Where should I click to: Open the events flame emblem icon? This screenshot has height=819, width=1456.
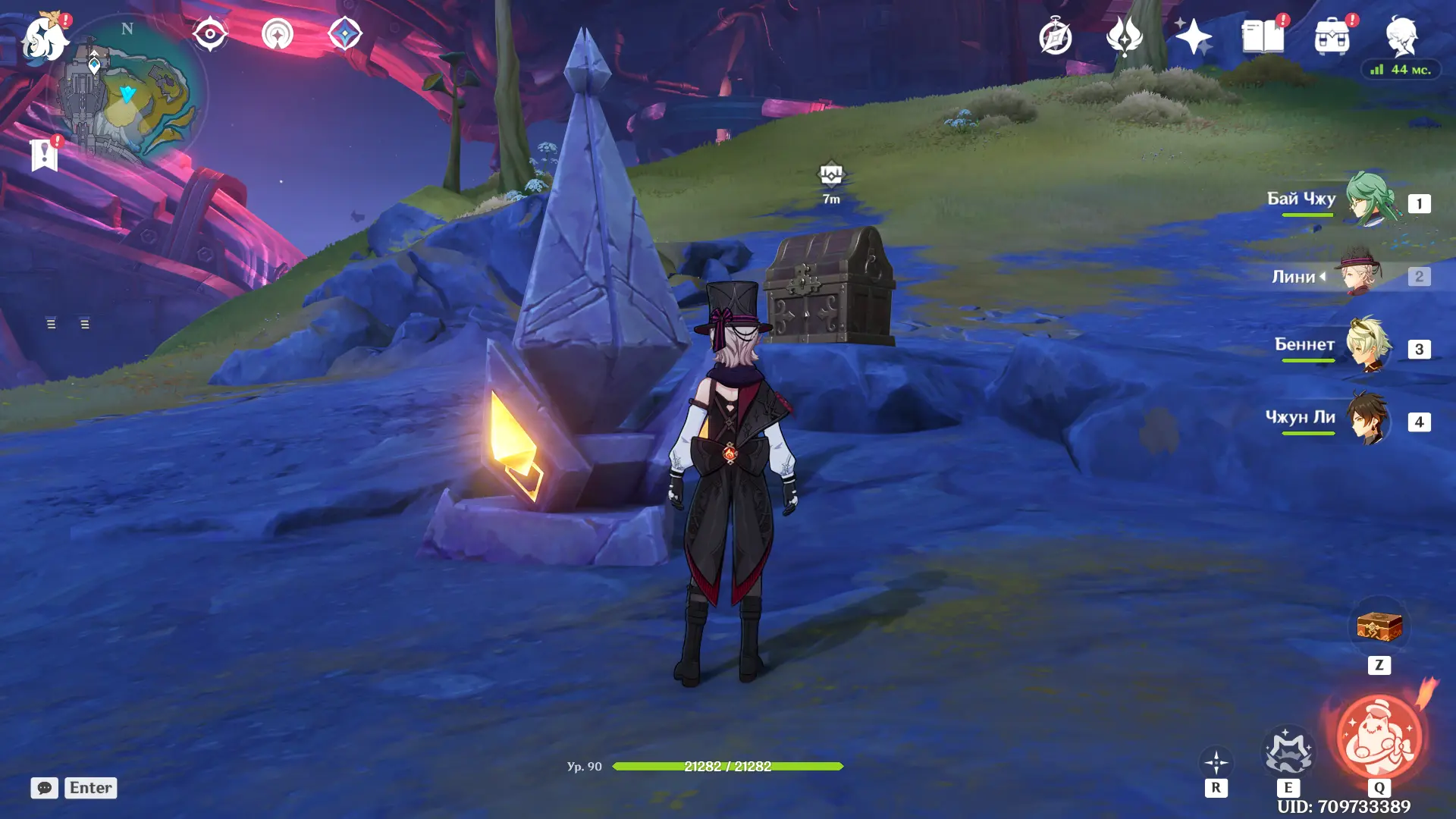pyautogui.click(x=1124, y=37)
